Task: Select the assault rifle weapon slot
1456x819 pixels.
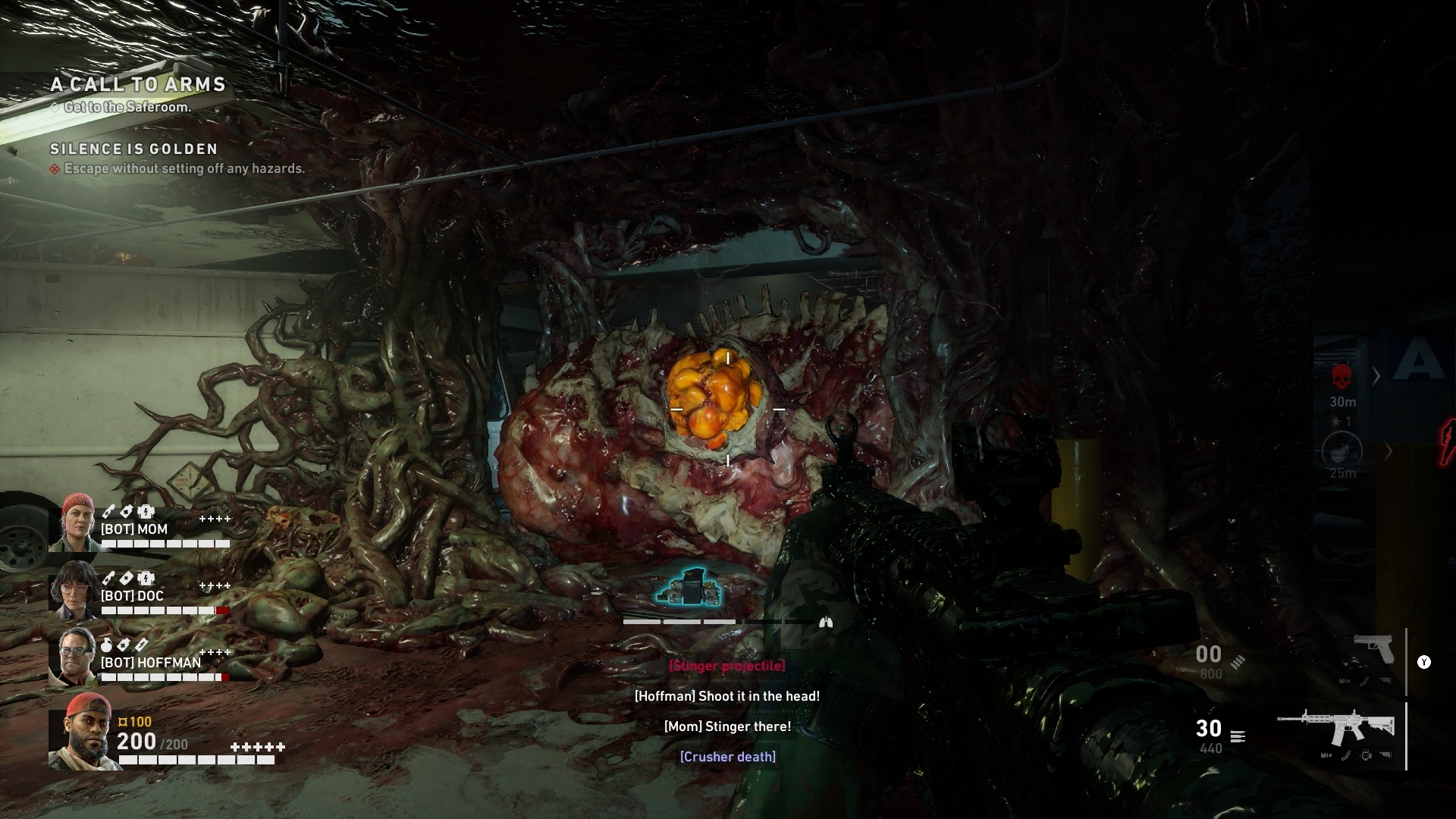Action: coord(1336,730)
